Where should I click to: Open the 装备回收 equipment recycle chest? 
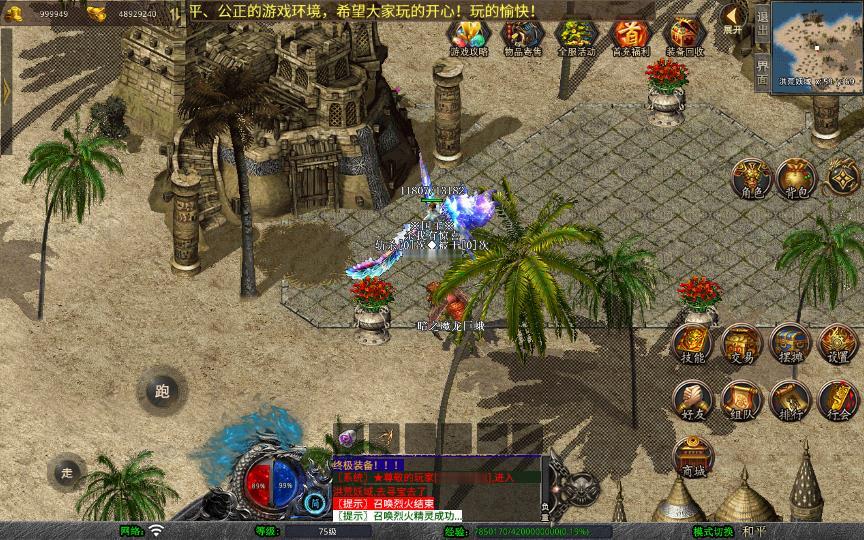685,37
